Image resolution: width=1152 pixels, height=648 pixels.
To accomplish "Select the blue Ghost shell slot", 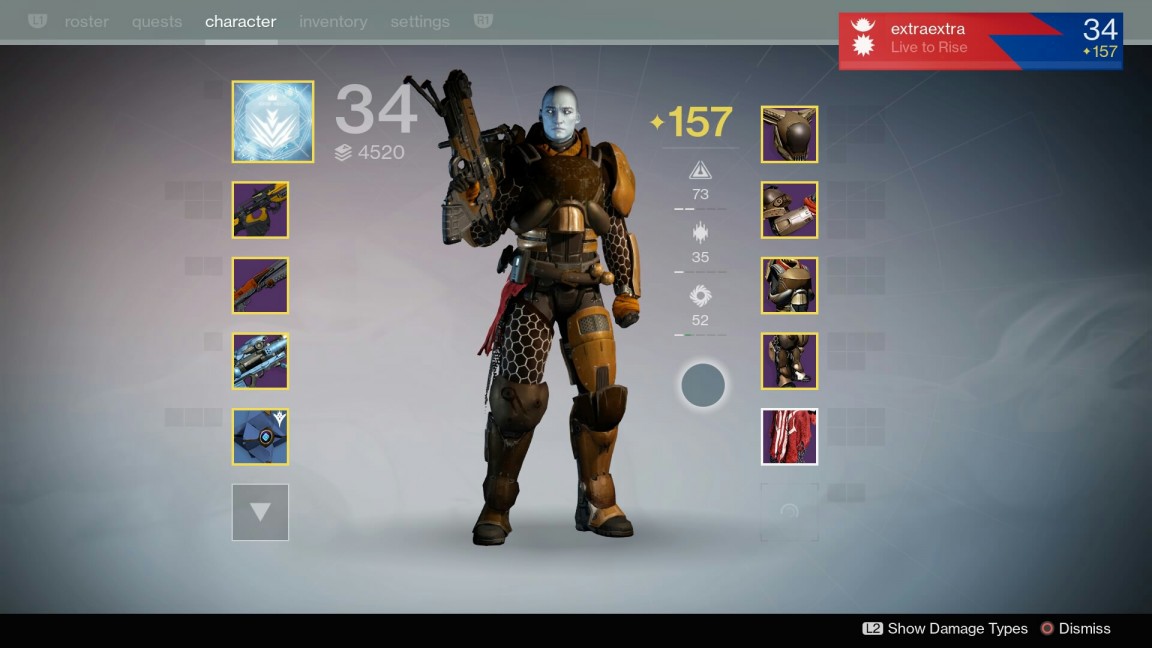I will coord(261,437).
